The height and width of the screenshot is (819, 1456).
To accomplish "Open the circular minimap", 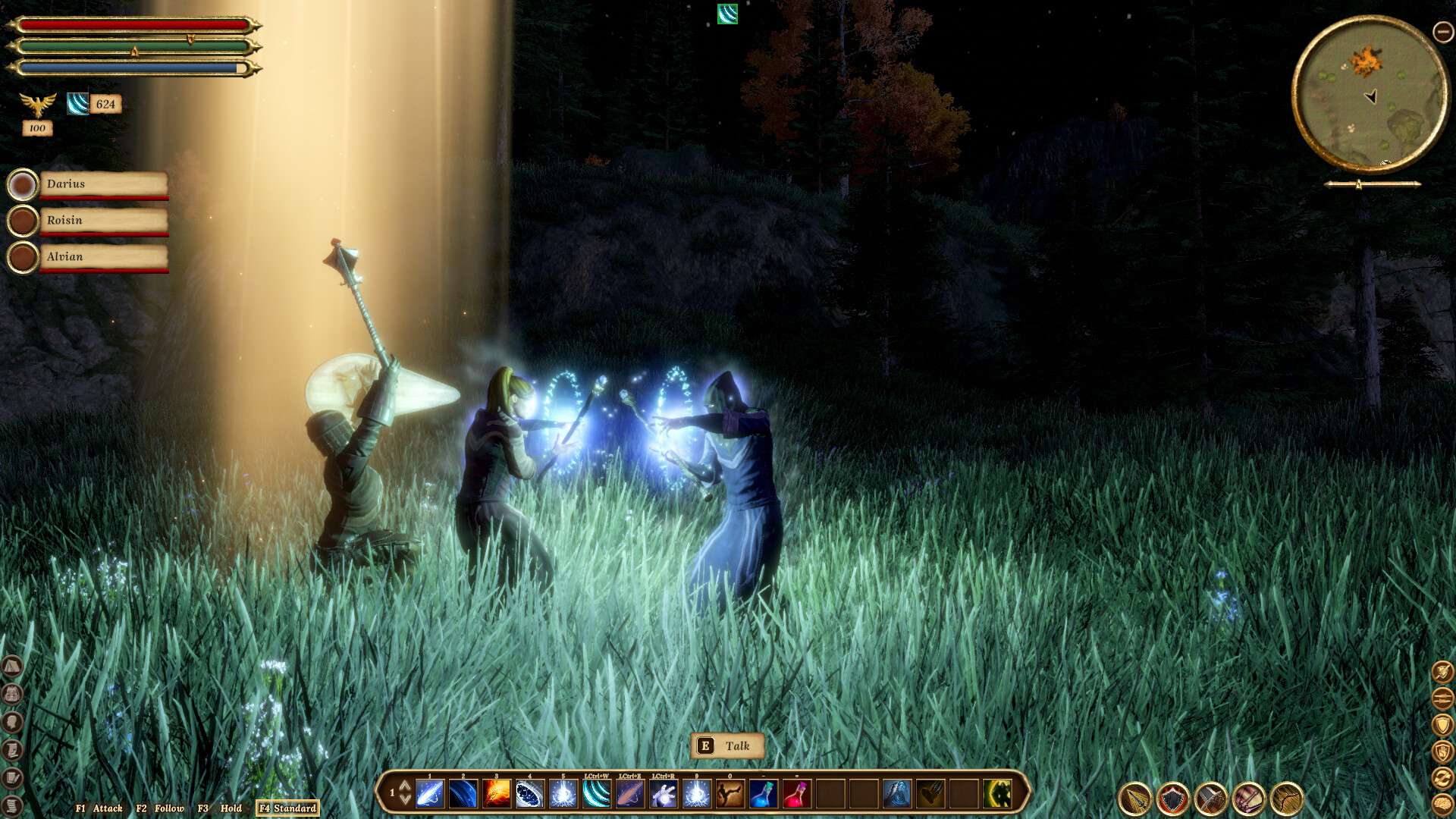I will 1370,94.
